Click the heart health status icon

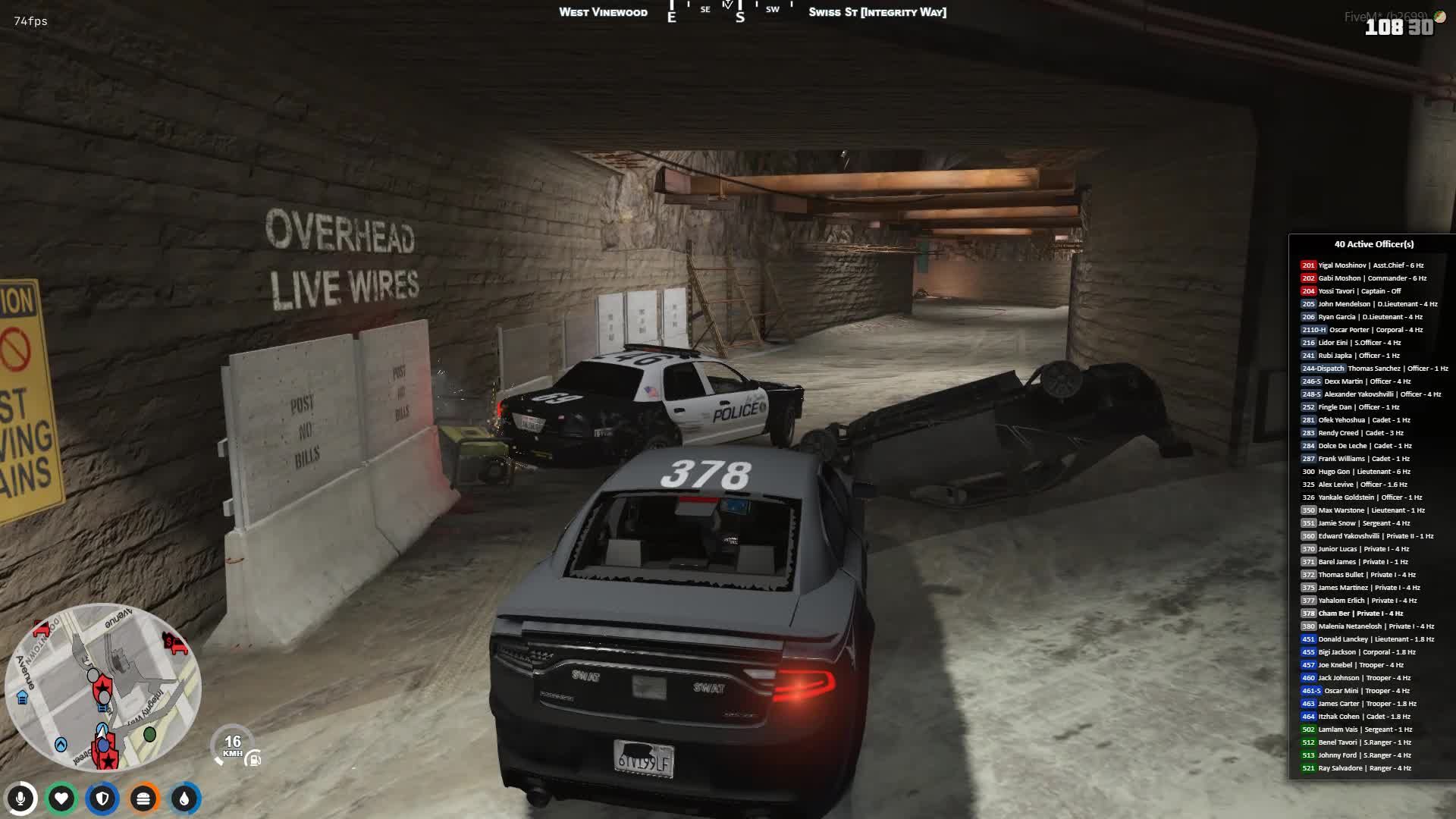click(61, 799)
